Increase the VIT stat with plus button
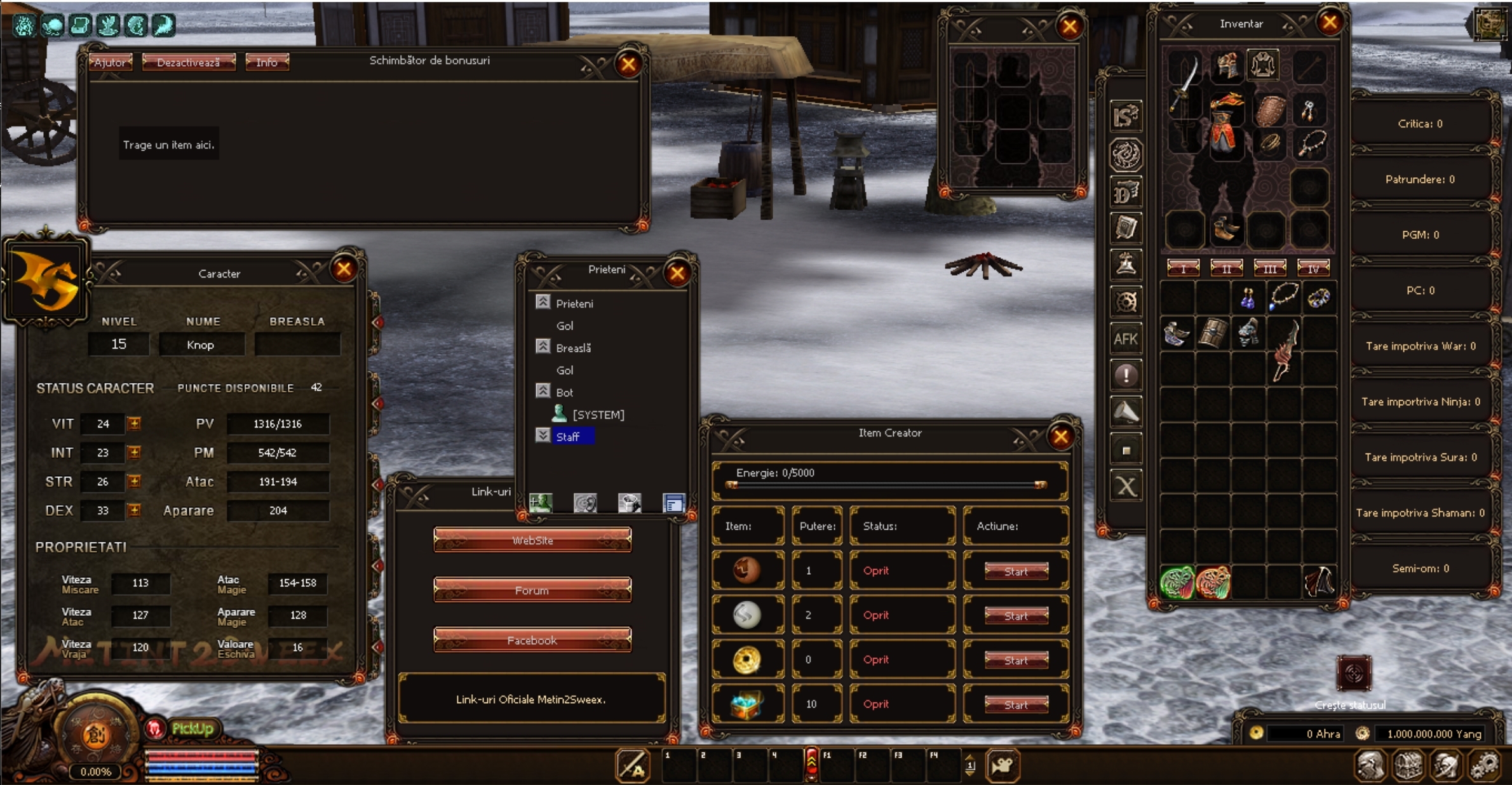1512x785 pixels. (x=134, y=423)
